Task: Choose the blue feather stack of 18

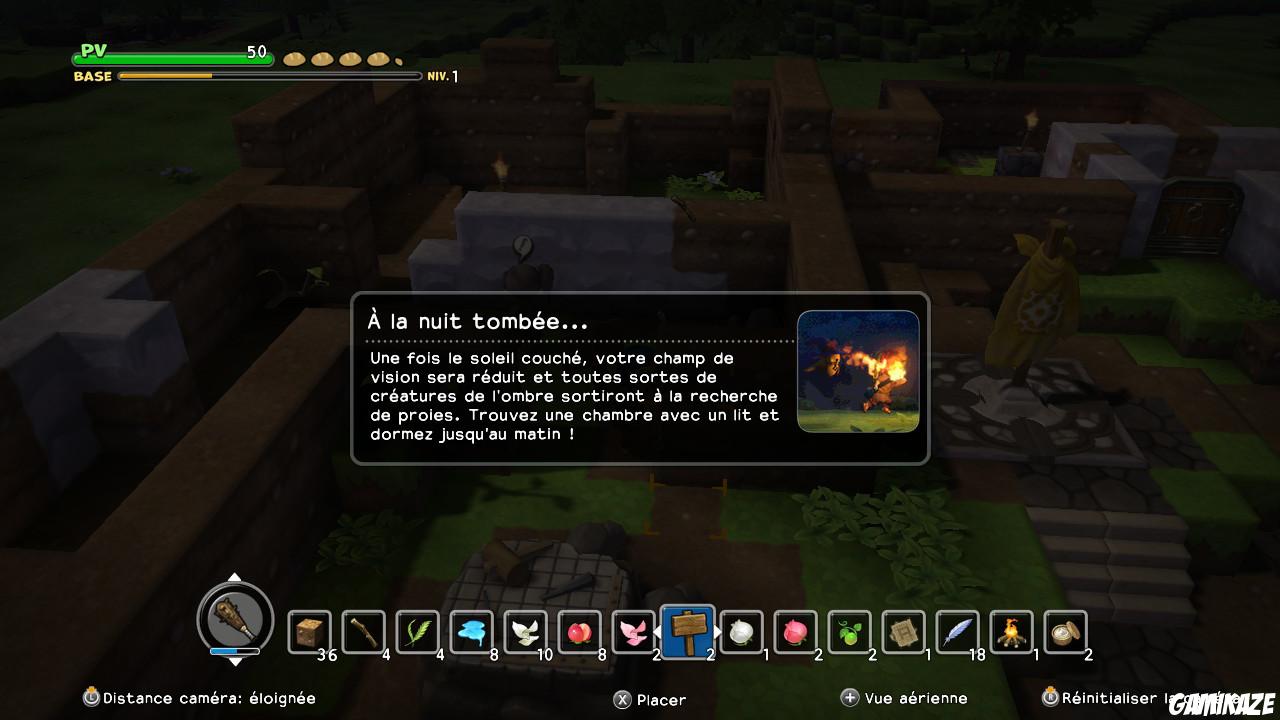Action: click(x=957, y=632)
